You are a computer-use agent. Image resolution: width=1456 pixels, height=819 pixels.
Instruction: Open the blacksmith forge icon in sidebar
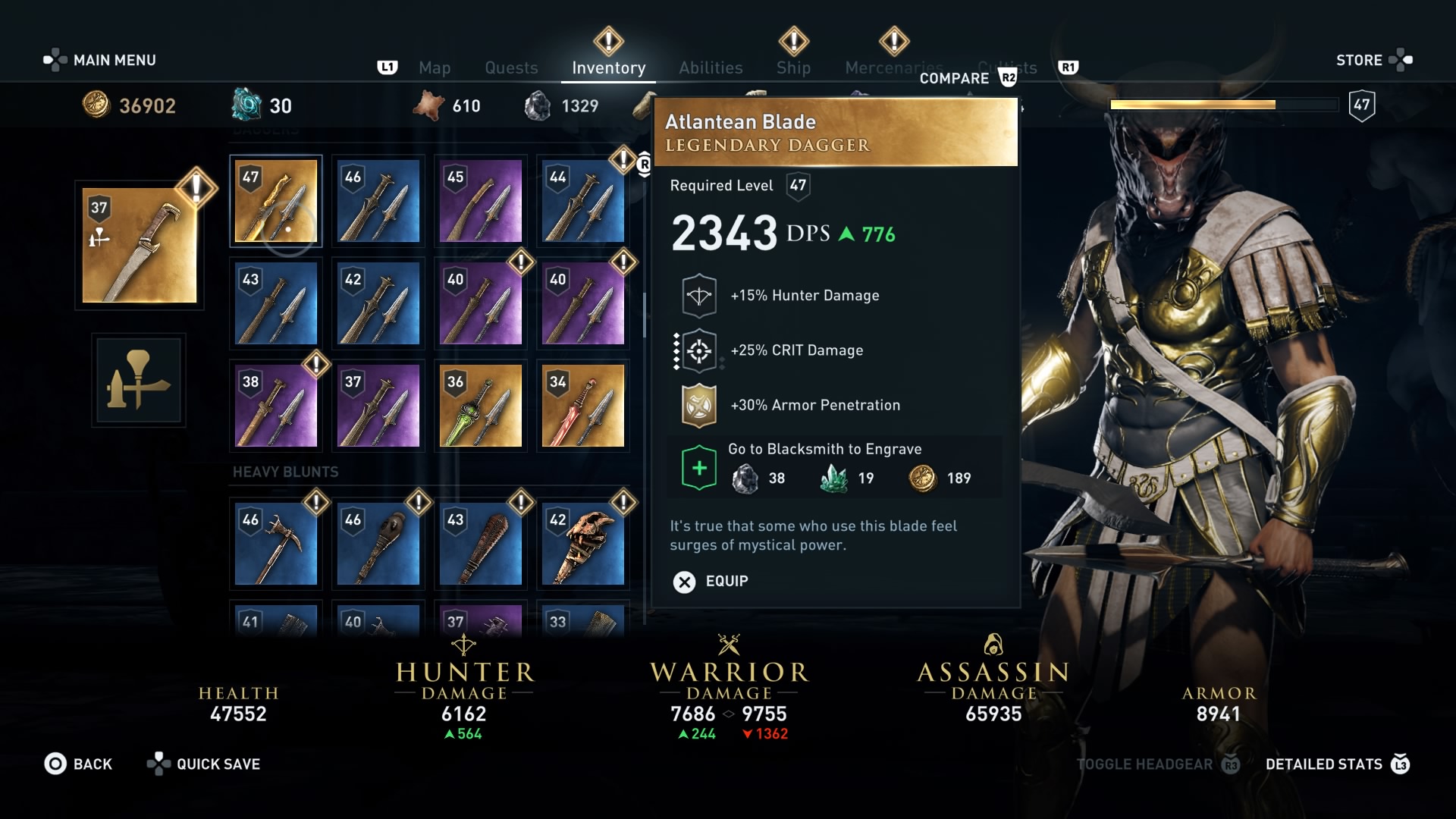tap(138, 381)
